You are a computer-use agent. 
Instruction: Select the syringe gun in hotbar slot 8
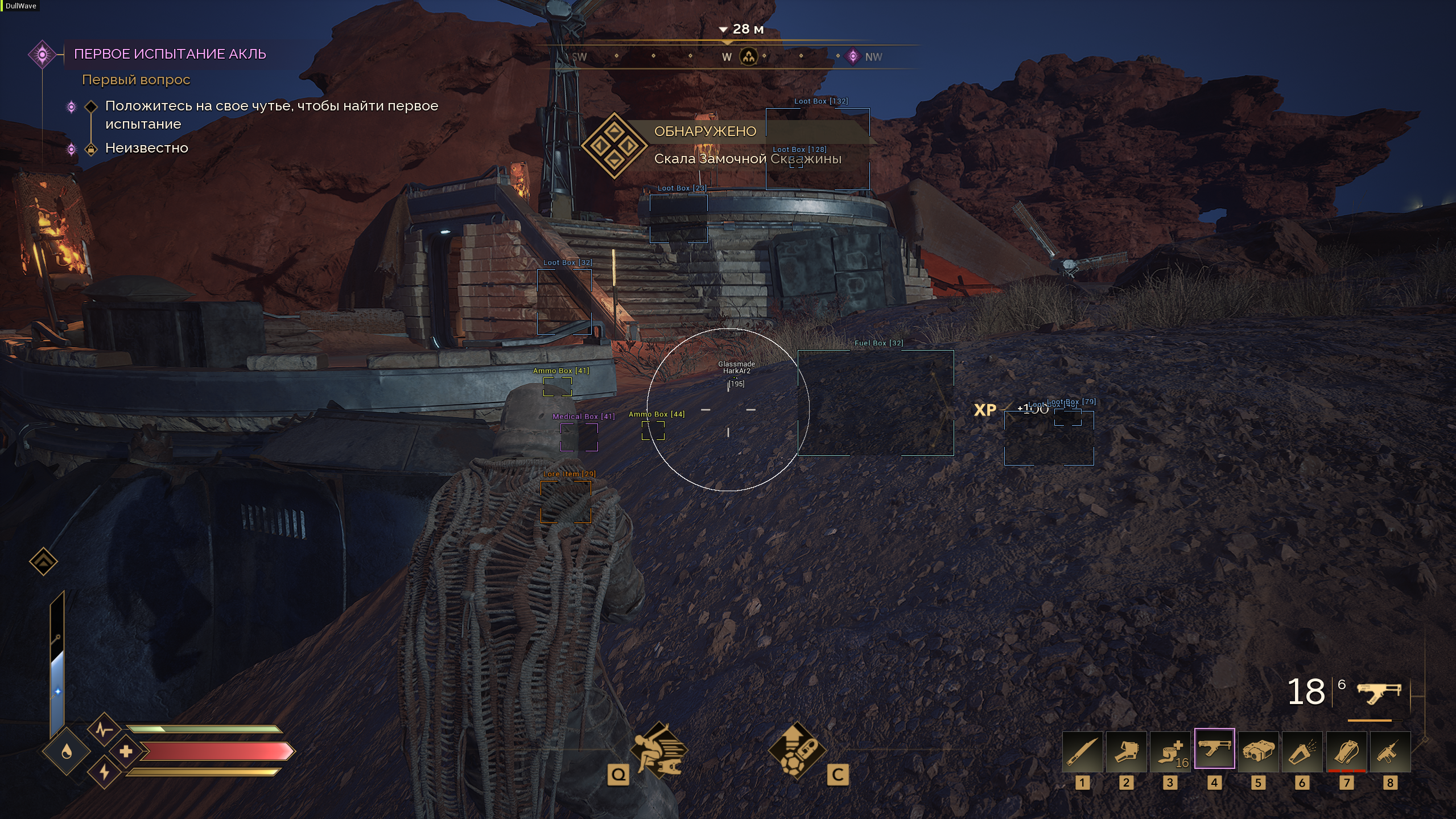[x=1390, y=752]
